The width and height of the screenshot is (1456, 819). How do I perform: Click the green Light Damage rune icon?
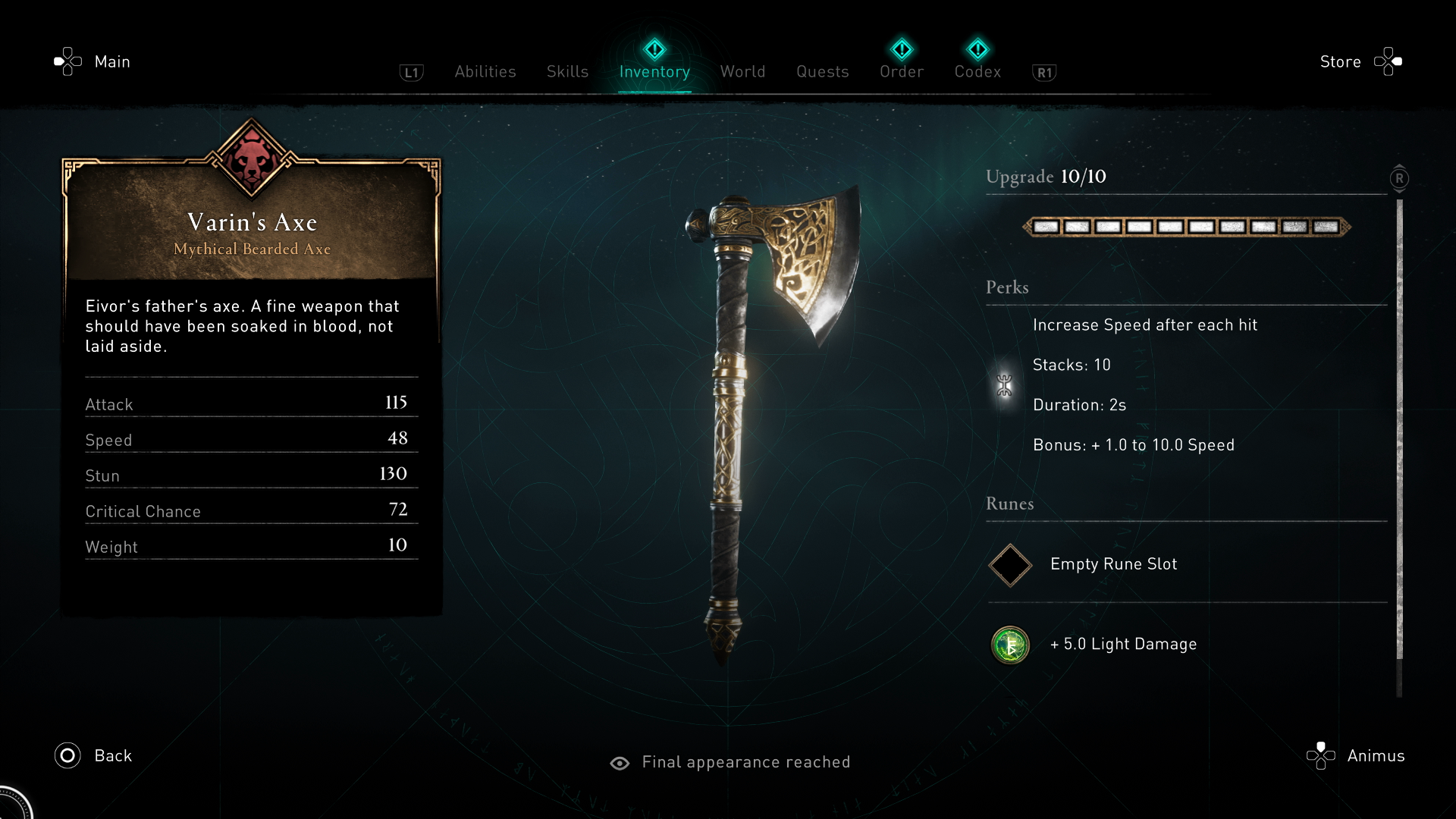tap(1011, 645)
